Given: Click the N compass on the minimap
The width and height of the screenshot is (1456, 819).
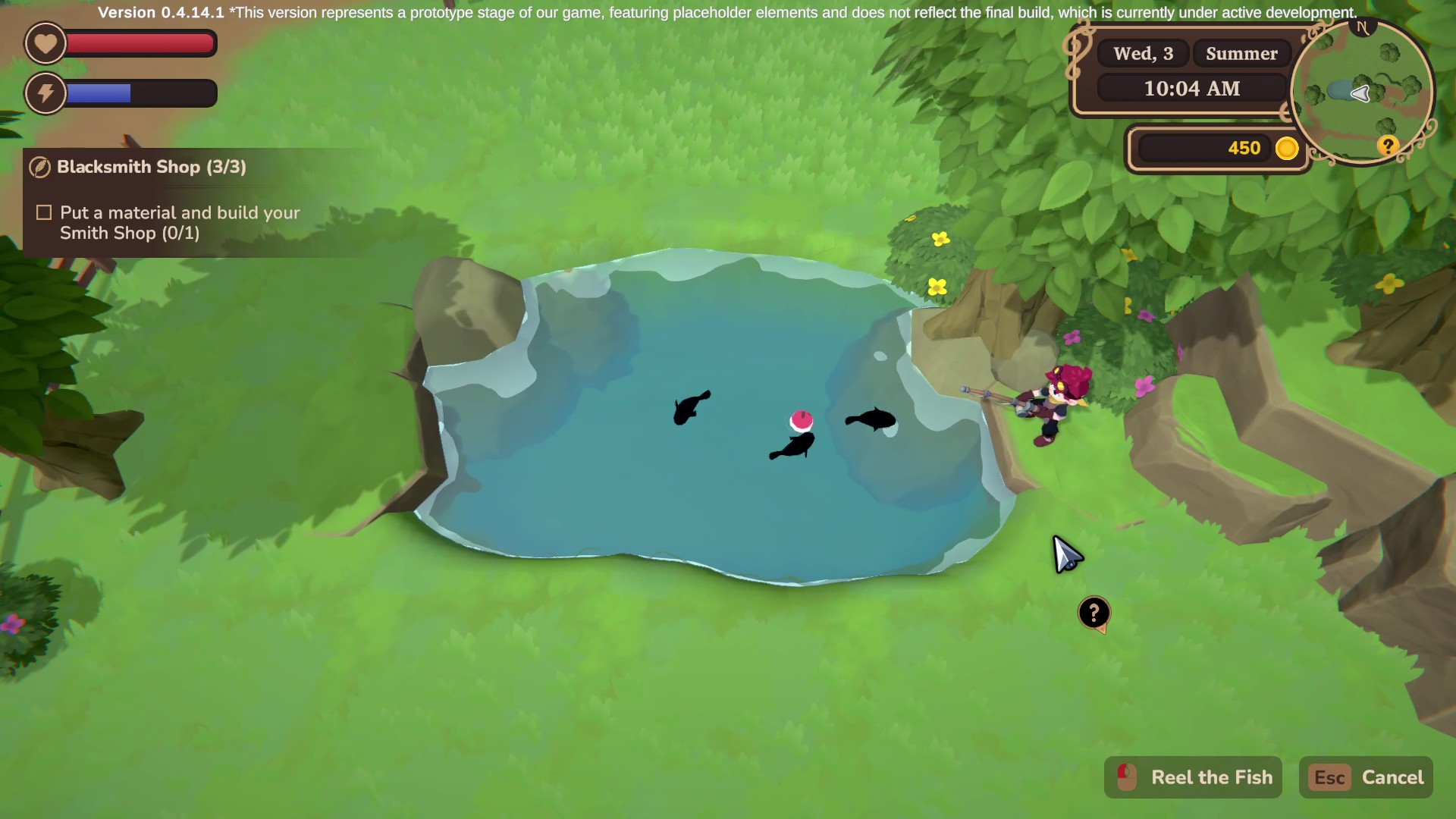Looking at the screenshot, I should coord(1363,27).
